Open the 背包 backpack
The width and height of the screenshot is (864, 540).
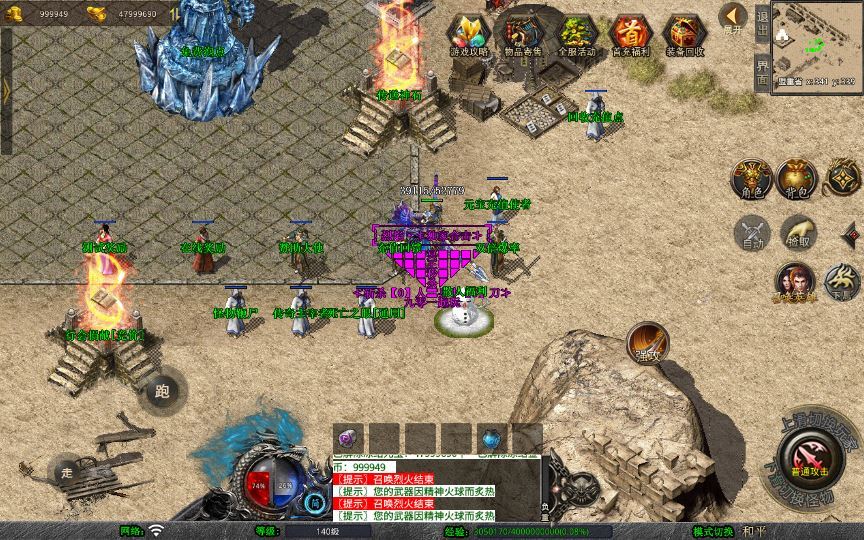click(797, 178)
